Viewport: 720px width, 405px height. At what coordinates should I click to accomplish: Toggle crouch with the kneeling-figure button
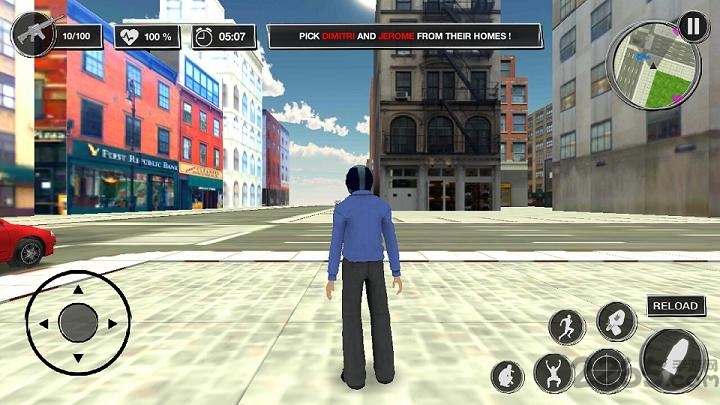tap(508, 377)
